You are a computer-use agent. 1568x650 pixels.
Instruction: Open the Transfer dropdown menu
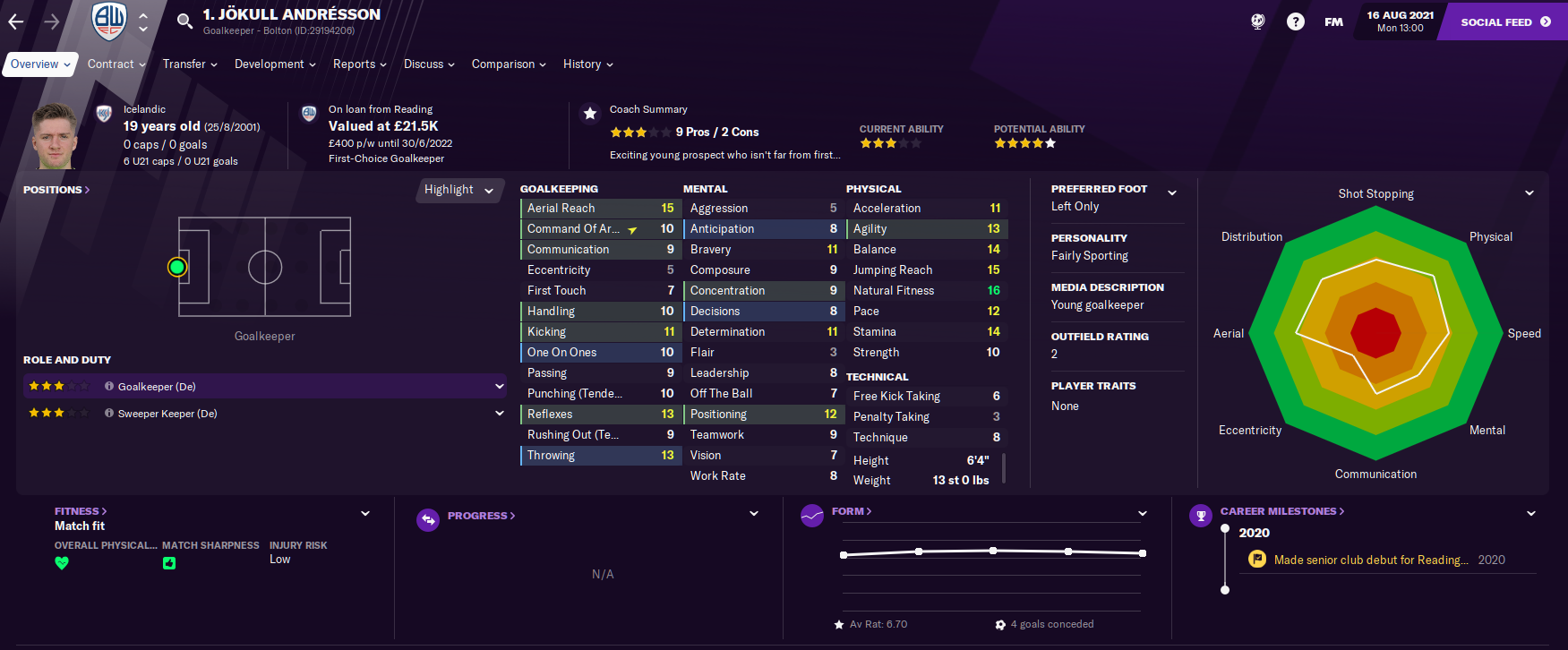pyautogui.click(x=190, y=64)
